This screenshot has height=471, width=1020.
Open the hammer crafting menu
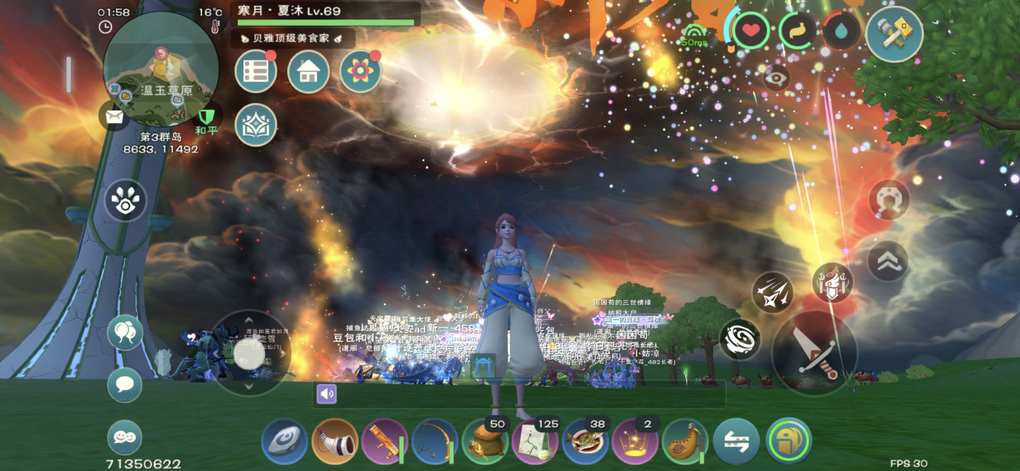click(894, 34)
